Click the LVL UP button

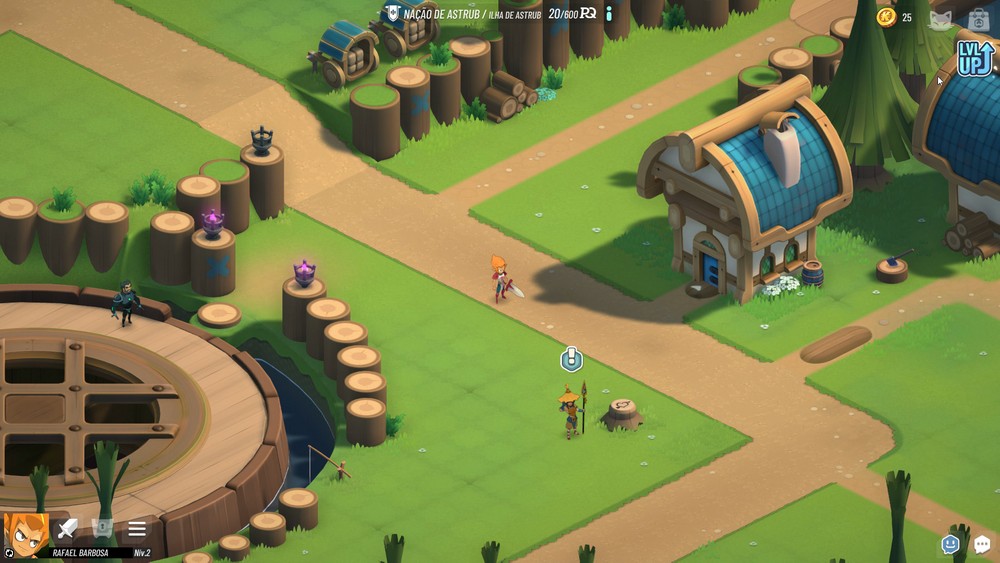point(974,58)
